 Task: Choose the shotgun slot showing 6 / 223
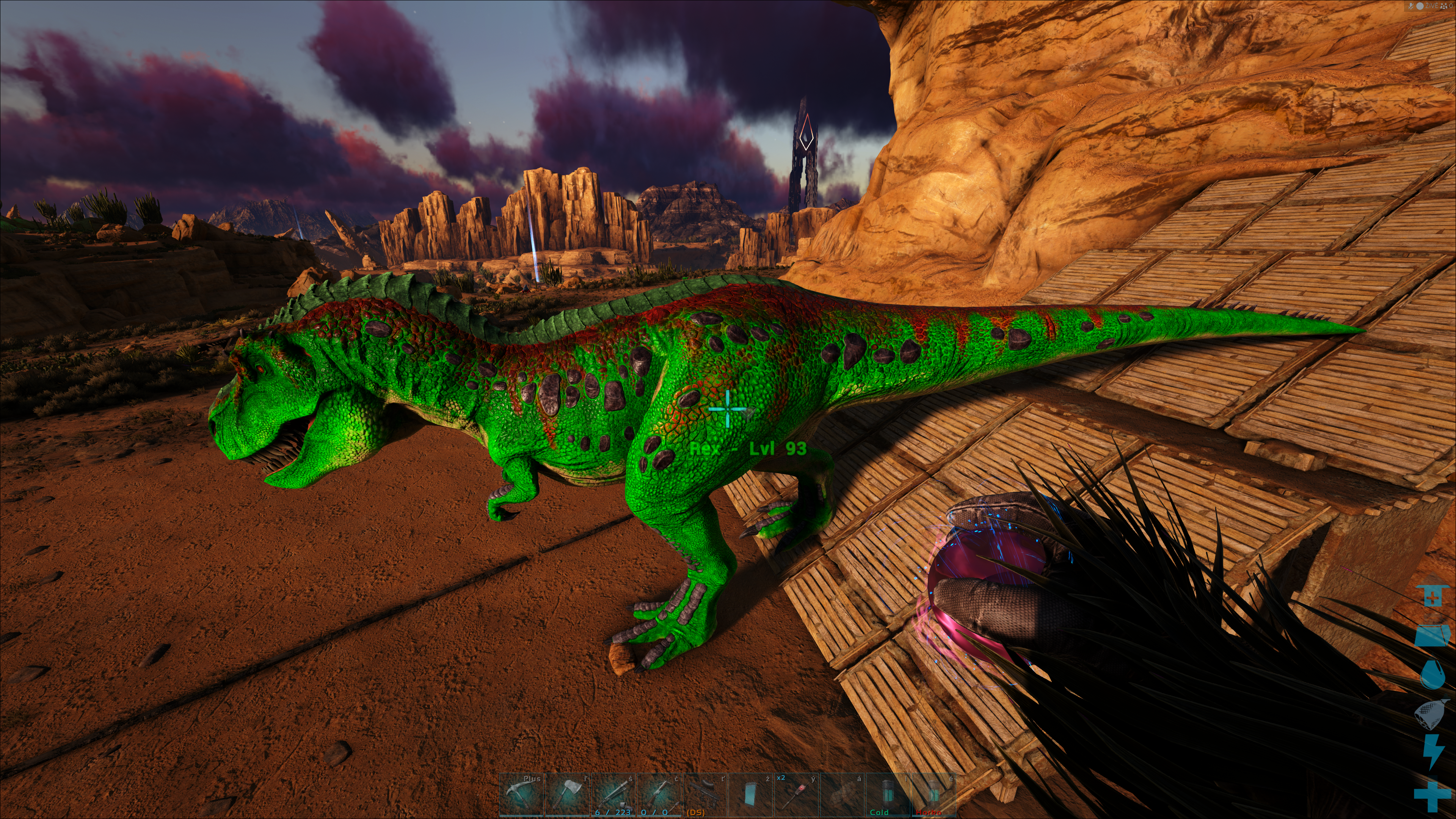tap(613, 794)
